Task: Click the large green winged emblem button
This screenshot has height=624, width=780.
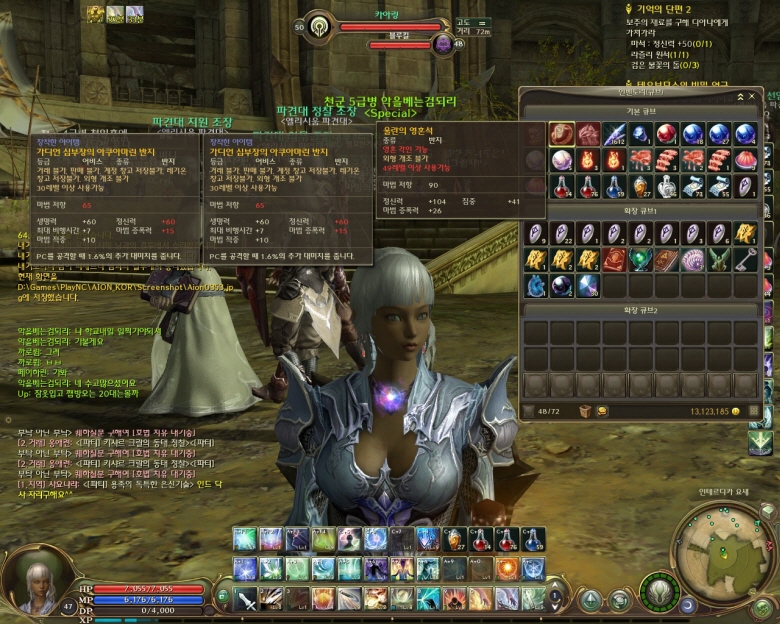Action: (x=658, y=592)
